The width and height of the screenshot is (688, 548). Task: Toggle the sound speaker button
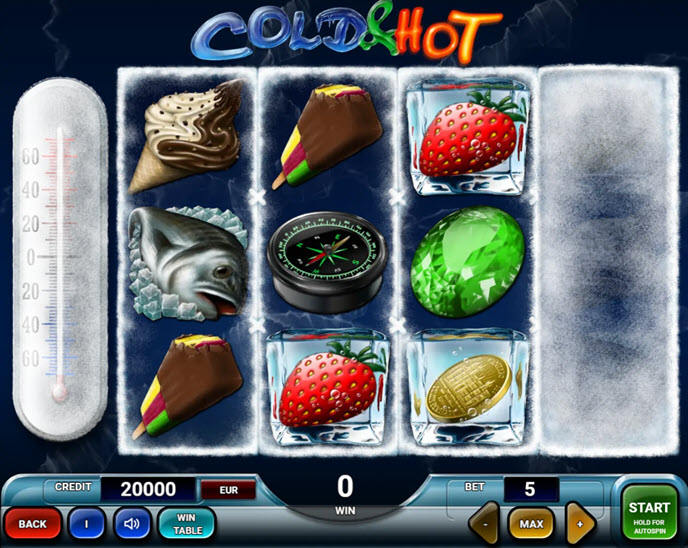pos(131,523)
